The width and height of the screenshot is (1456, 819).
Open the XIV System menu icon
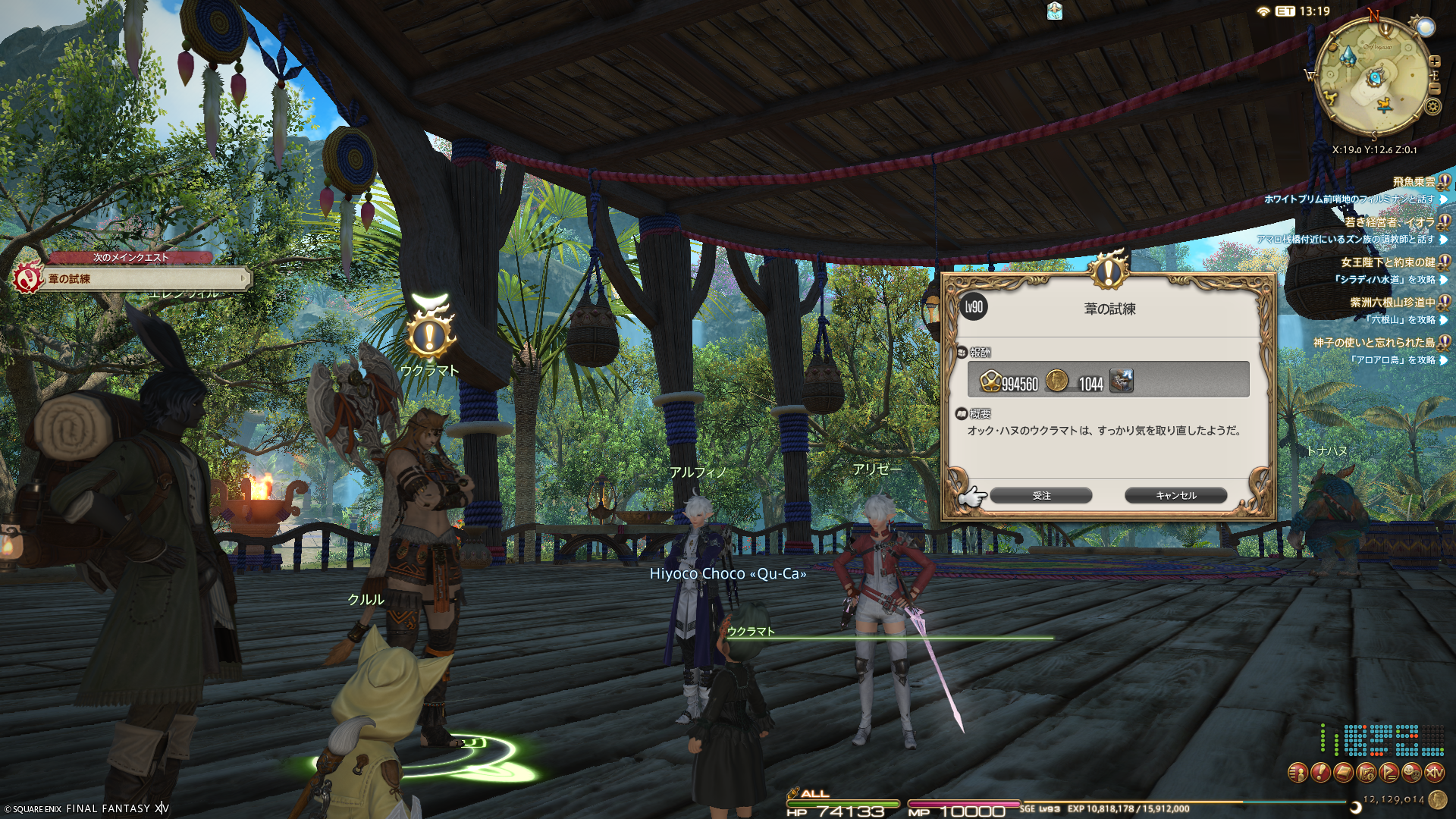[x=1434, y=773]
